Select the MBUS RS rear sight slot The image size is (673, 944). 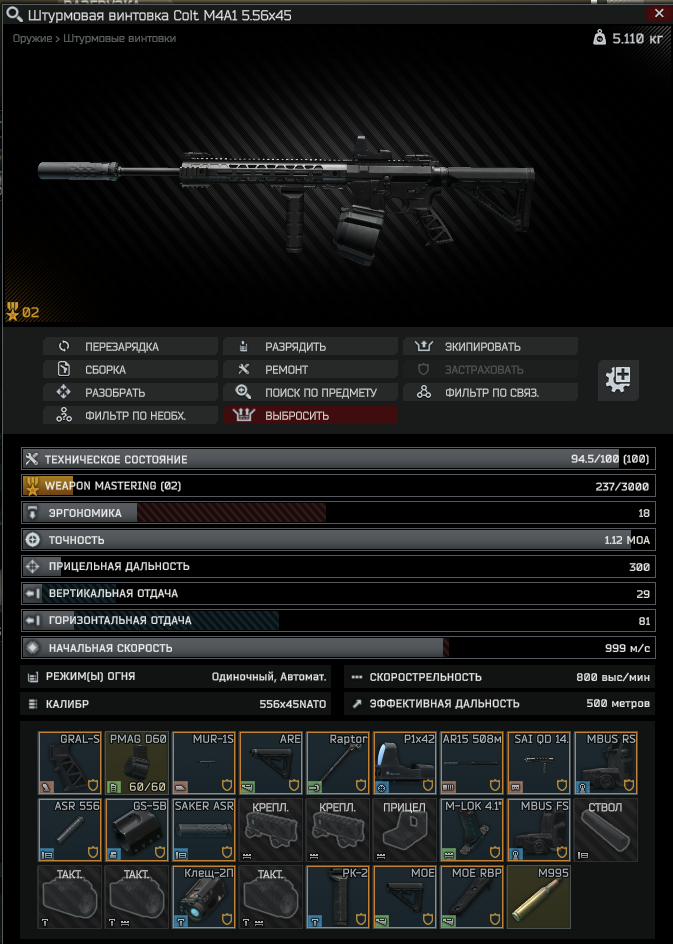(x=606, y=762)
